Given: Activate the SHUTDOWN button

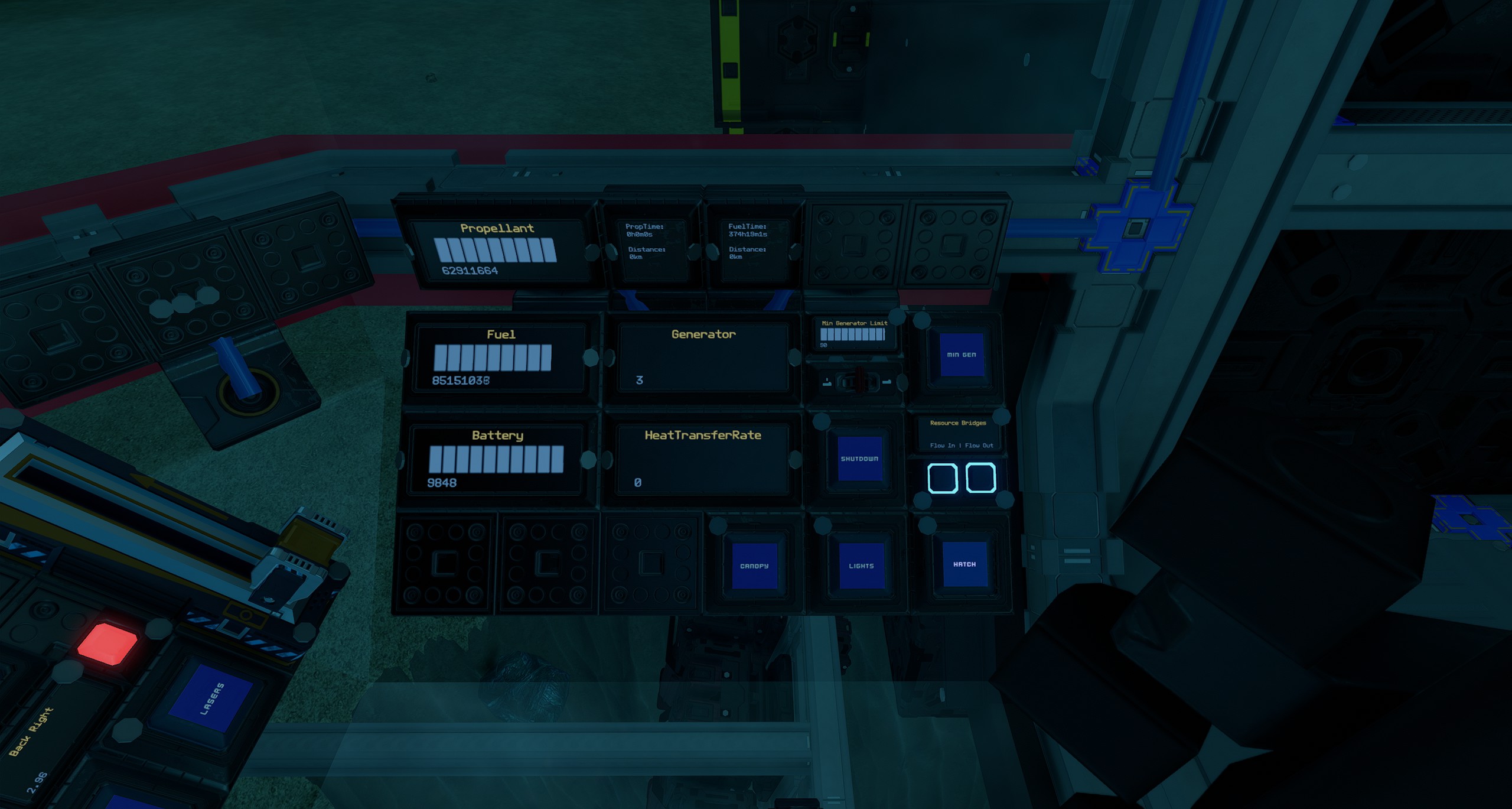Looking at the screenshot, I should point(859,459).
